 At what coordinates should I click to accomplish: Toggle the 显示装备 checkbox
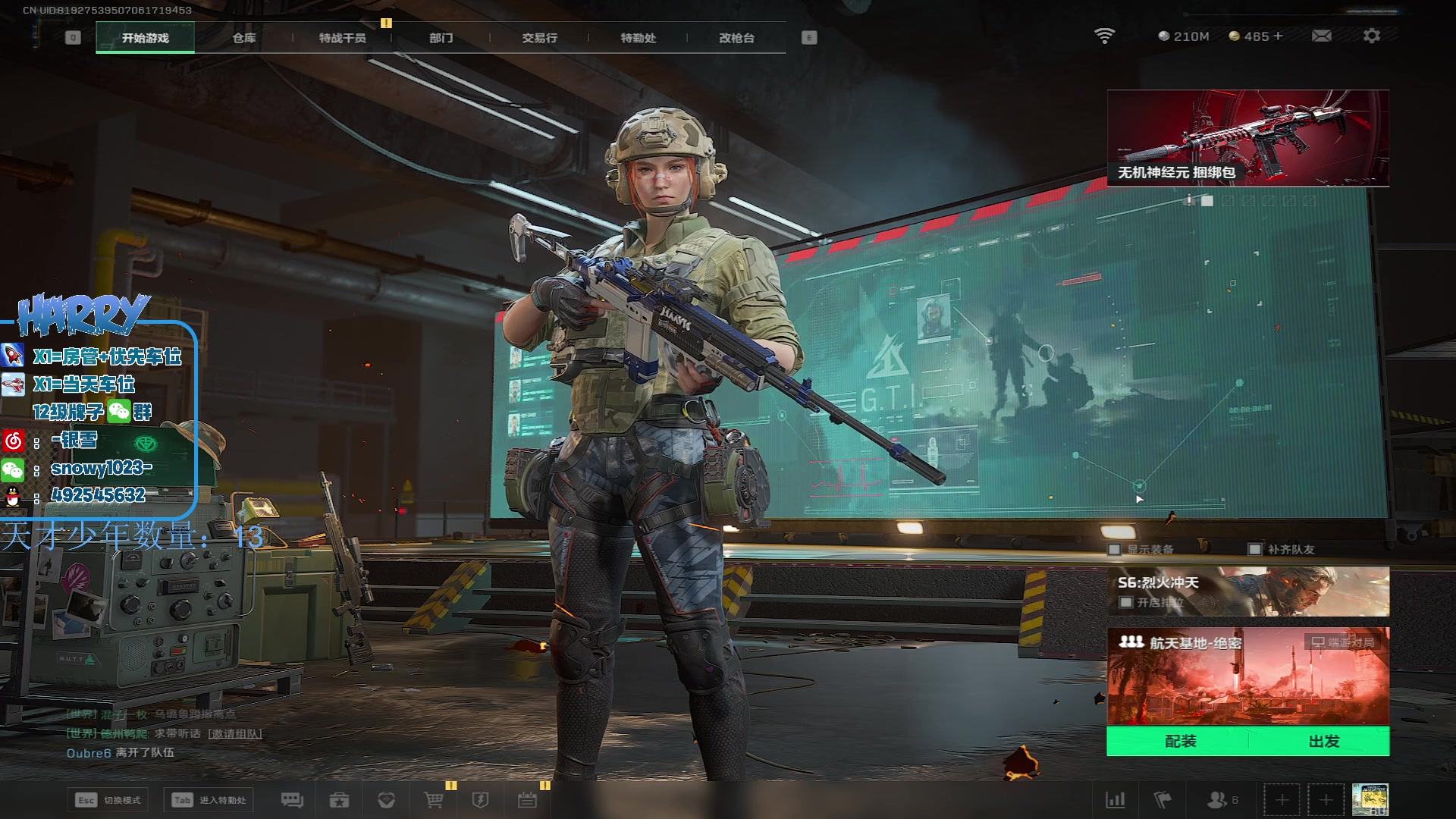[1115, 550]
